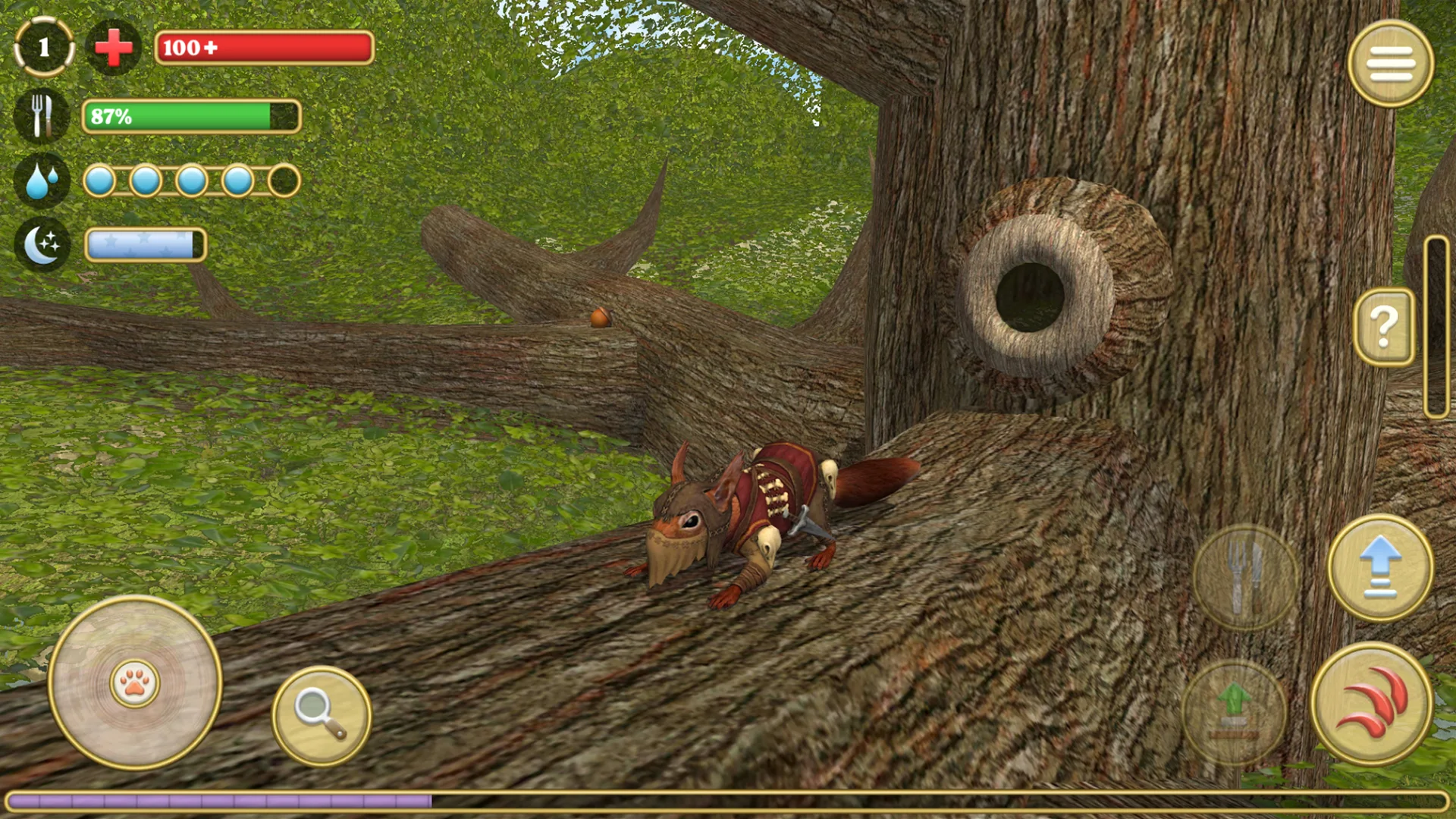The width and height of the screenshot is (1456, 819).
Task: Activate the red claws attack ability
Action: coord(1376,705)
